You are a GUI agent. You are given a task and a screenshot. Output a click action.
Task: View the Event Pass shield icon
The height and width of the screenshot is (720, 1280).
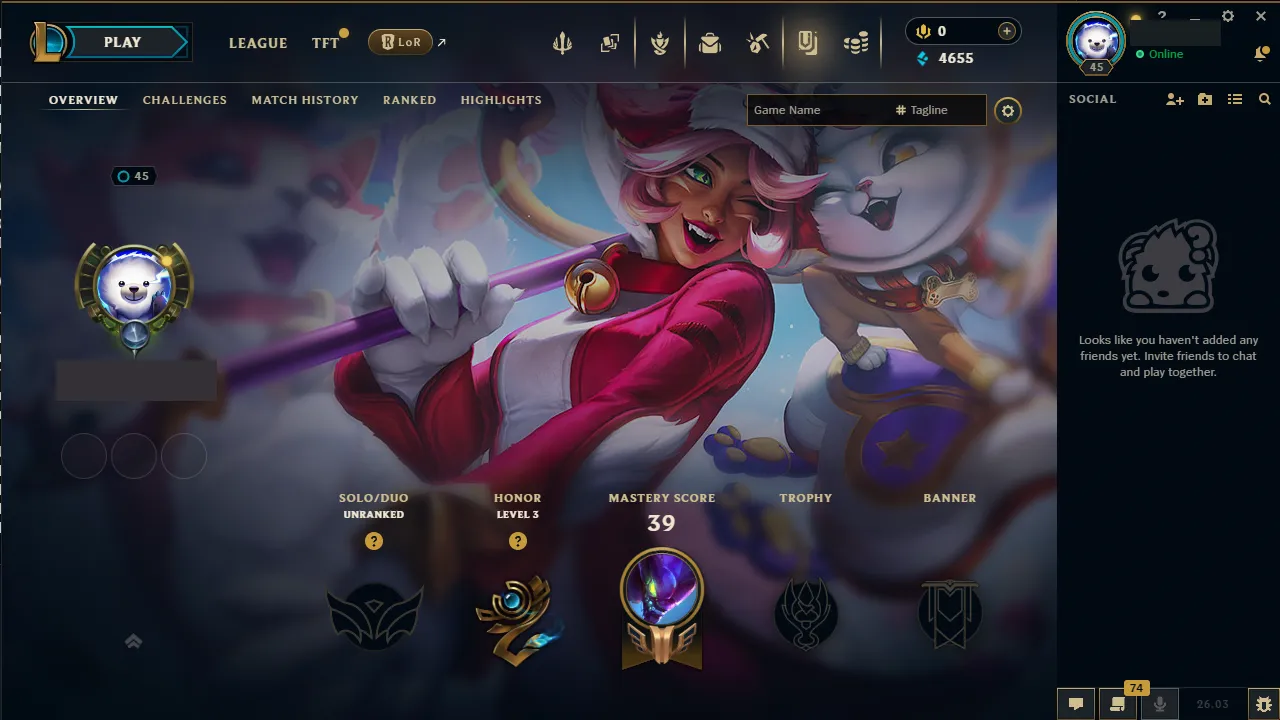point(660,42)
